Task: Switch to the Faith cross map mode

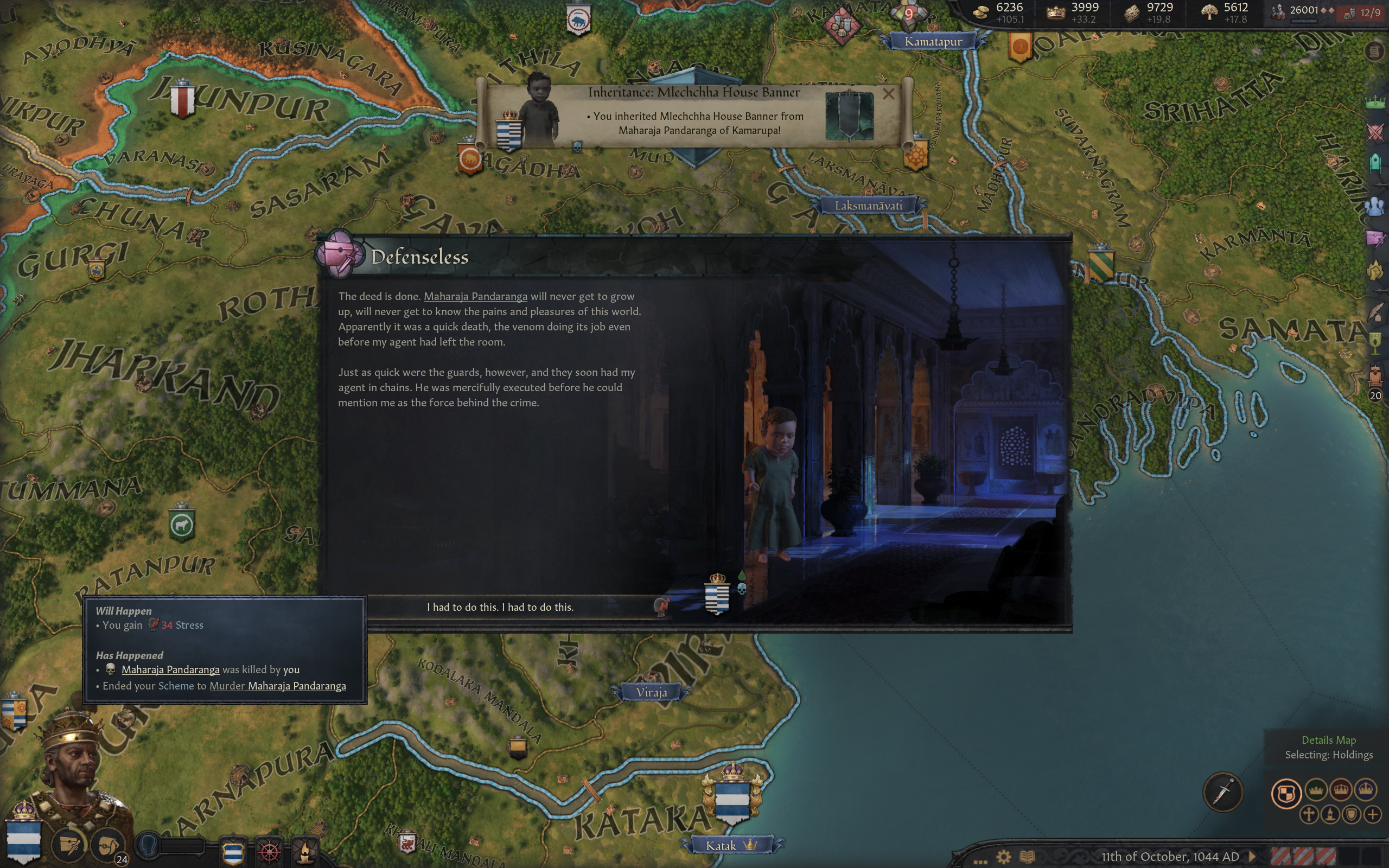Action: (x=1309, y=814)
